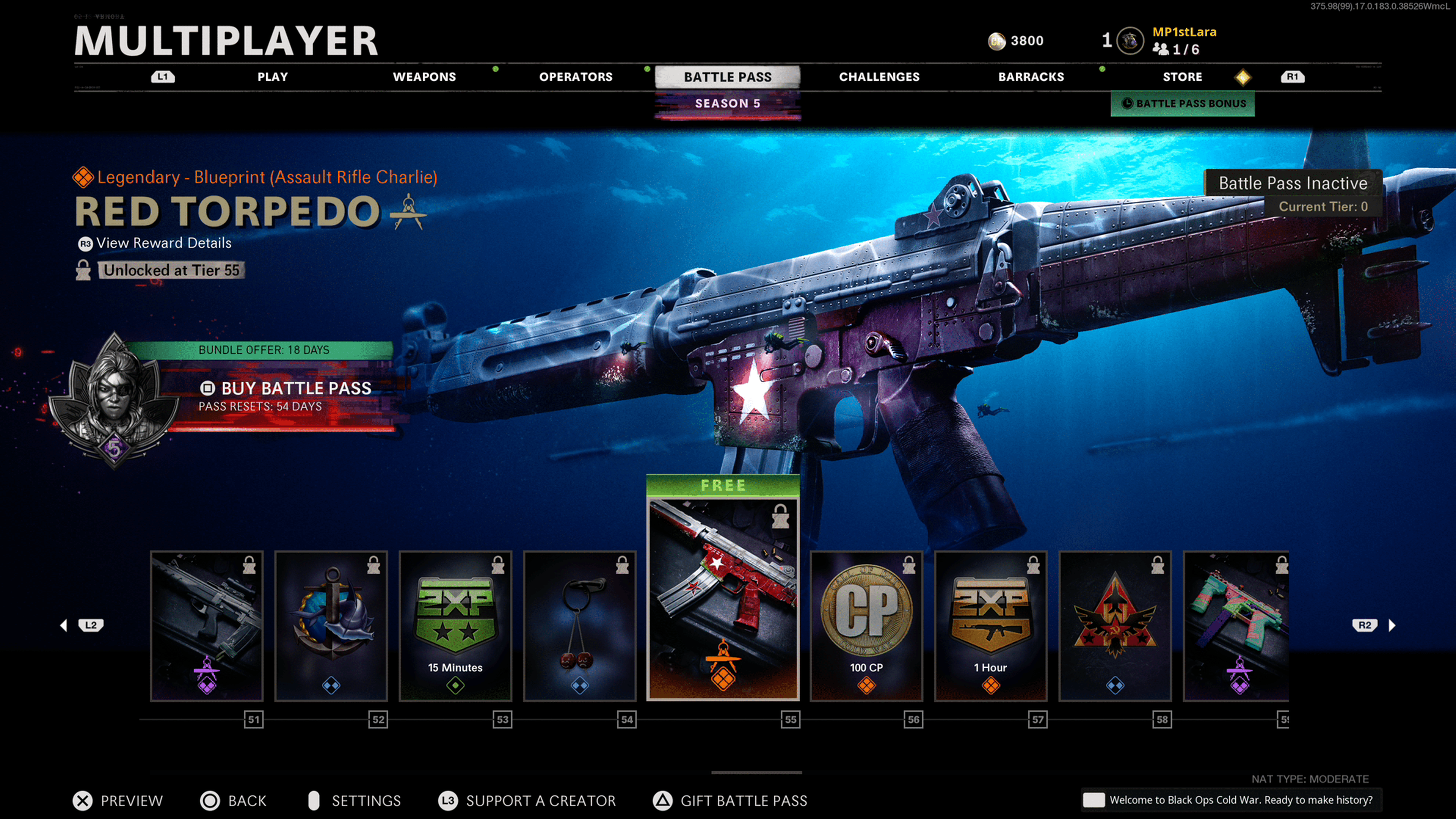The image size is (1456, 819).
Task: Choose the 100 CP reward tile
Action: point(866,626)
